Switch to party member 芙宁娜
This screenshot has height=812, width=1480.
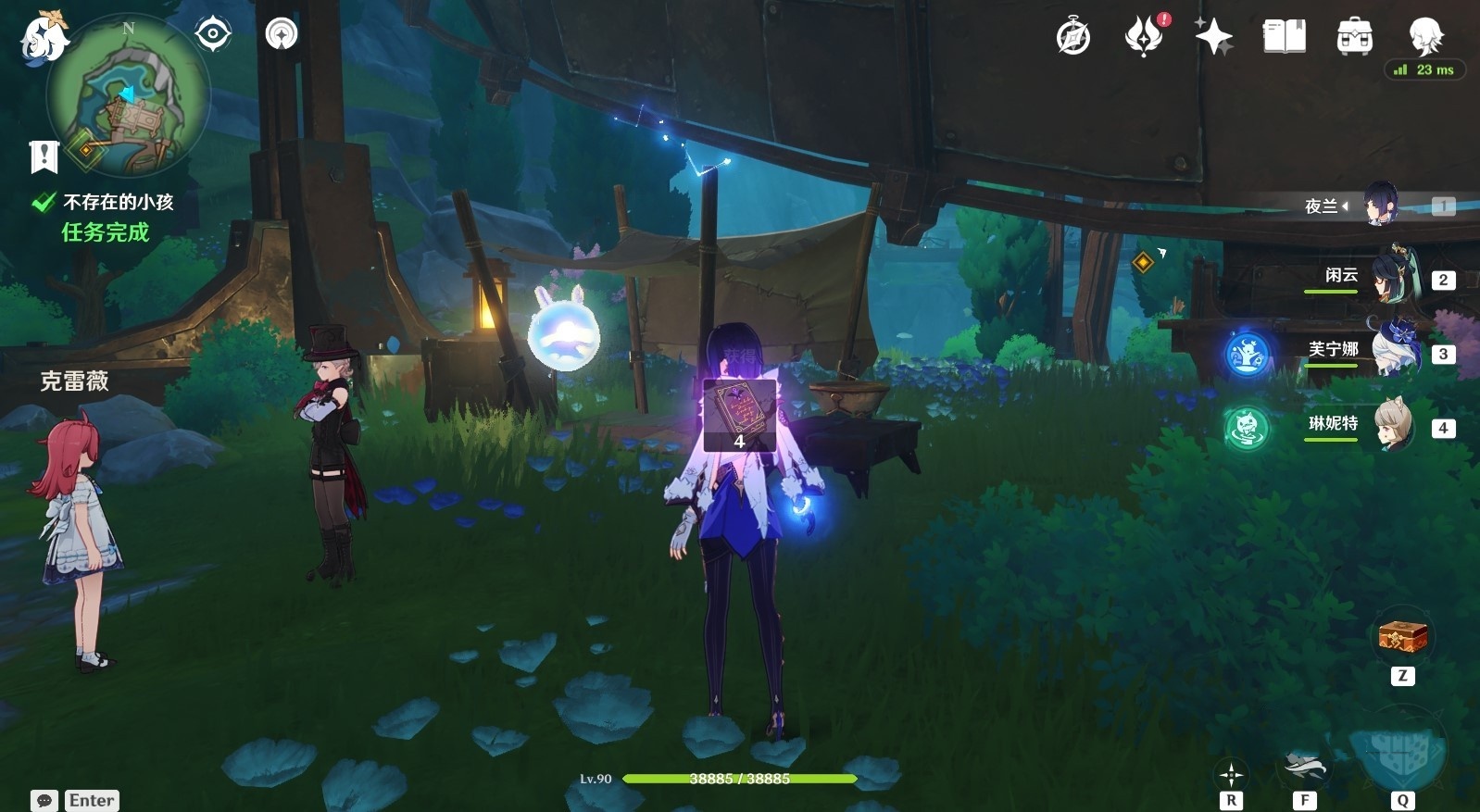(1392, 350)
